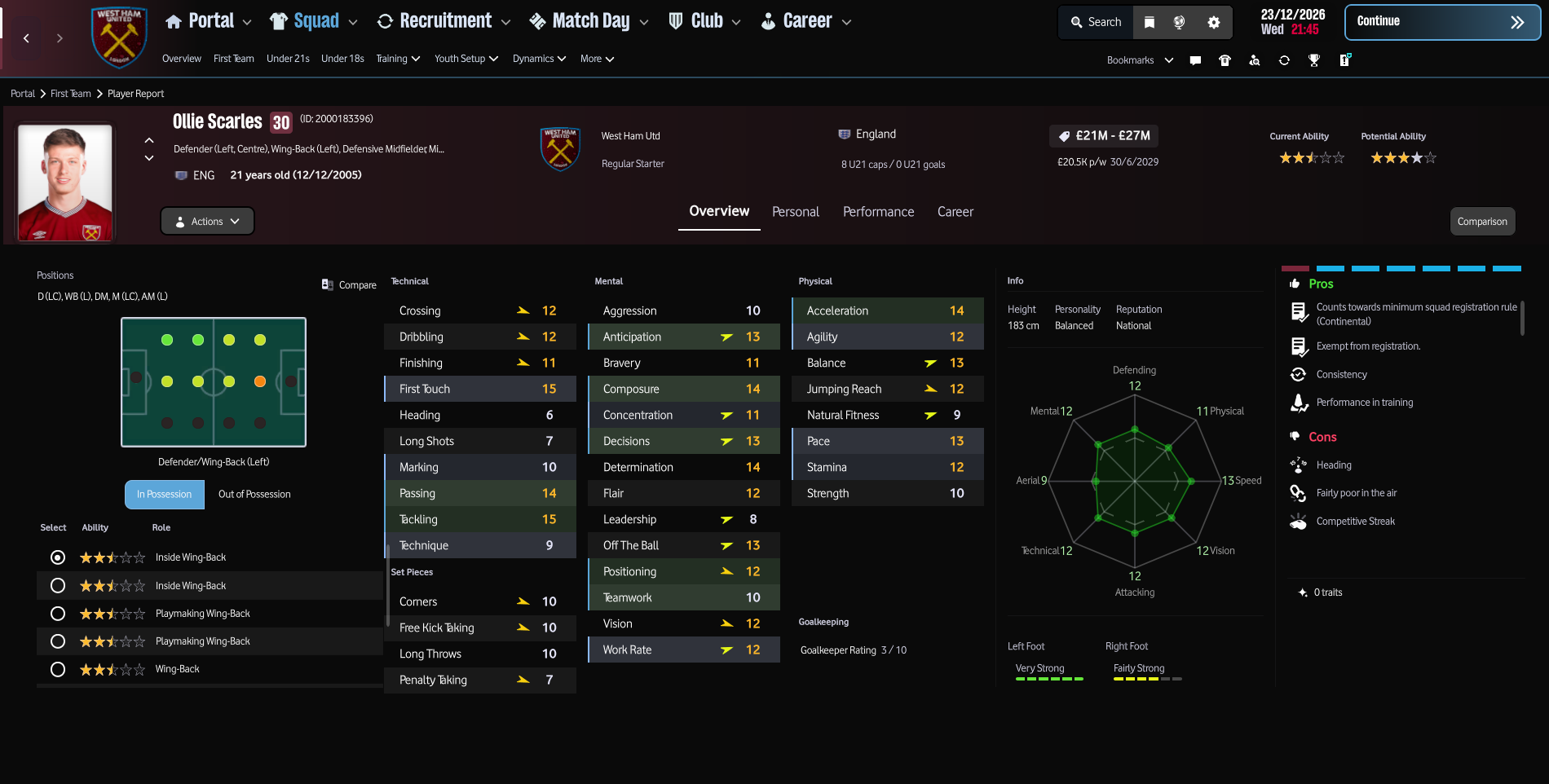This screenshot has width=1549, height=784.
Task: Switch to Out of Possession view
Action: click(253, 494)
